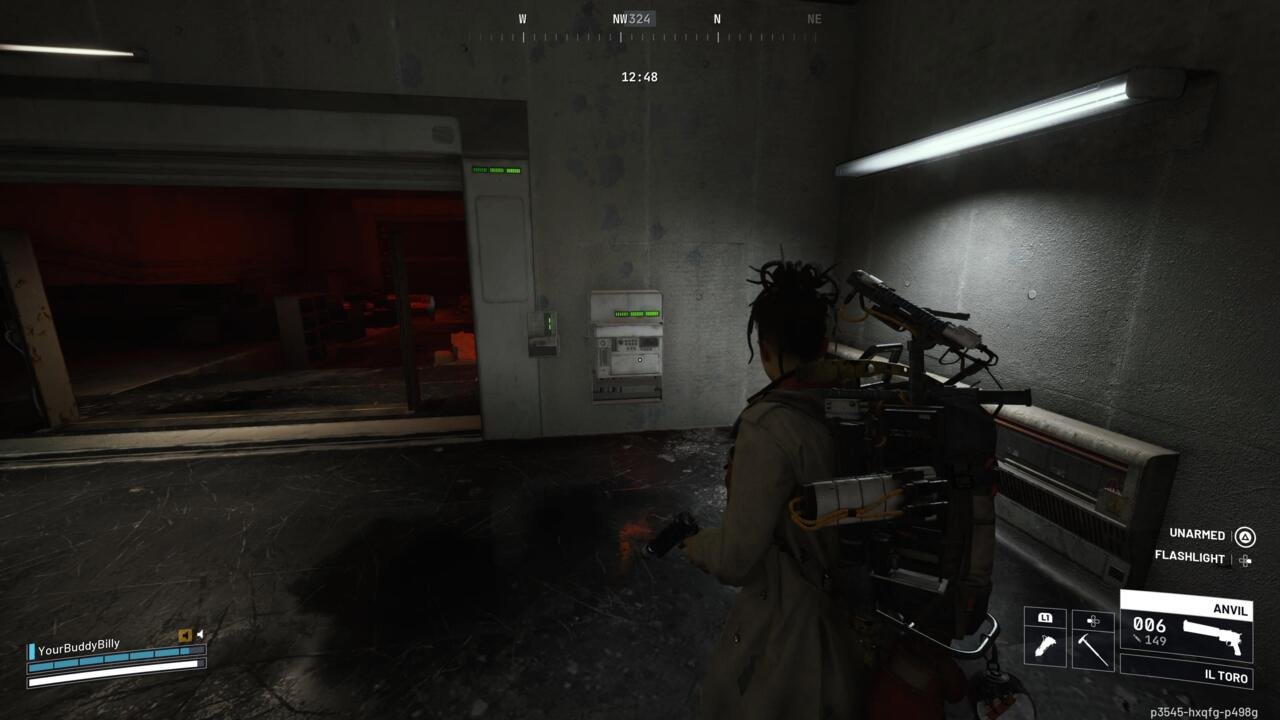Choose the grenade gadget slot
Viewport: 1280px width, 720px height.
[x=1045, y=648]
